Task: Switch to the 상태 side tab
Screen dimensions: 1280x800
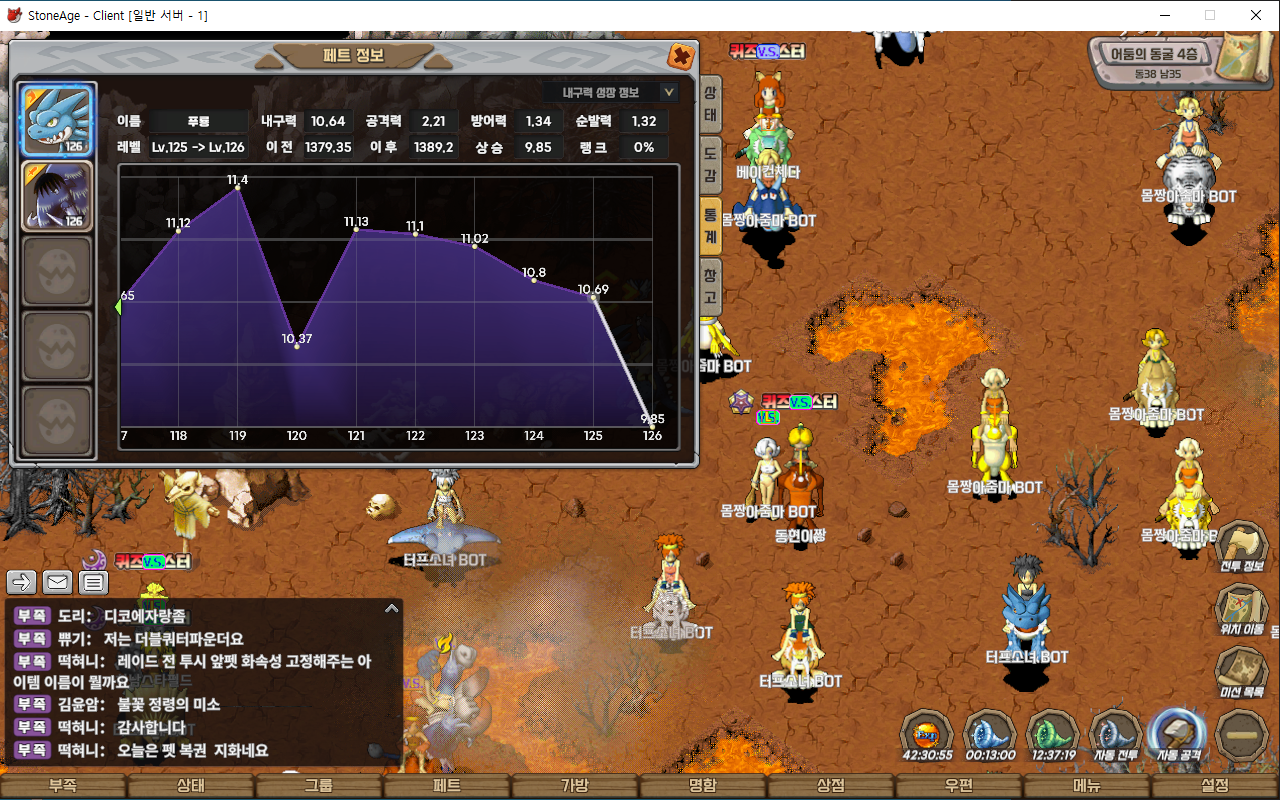Action: [710, 105]
